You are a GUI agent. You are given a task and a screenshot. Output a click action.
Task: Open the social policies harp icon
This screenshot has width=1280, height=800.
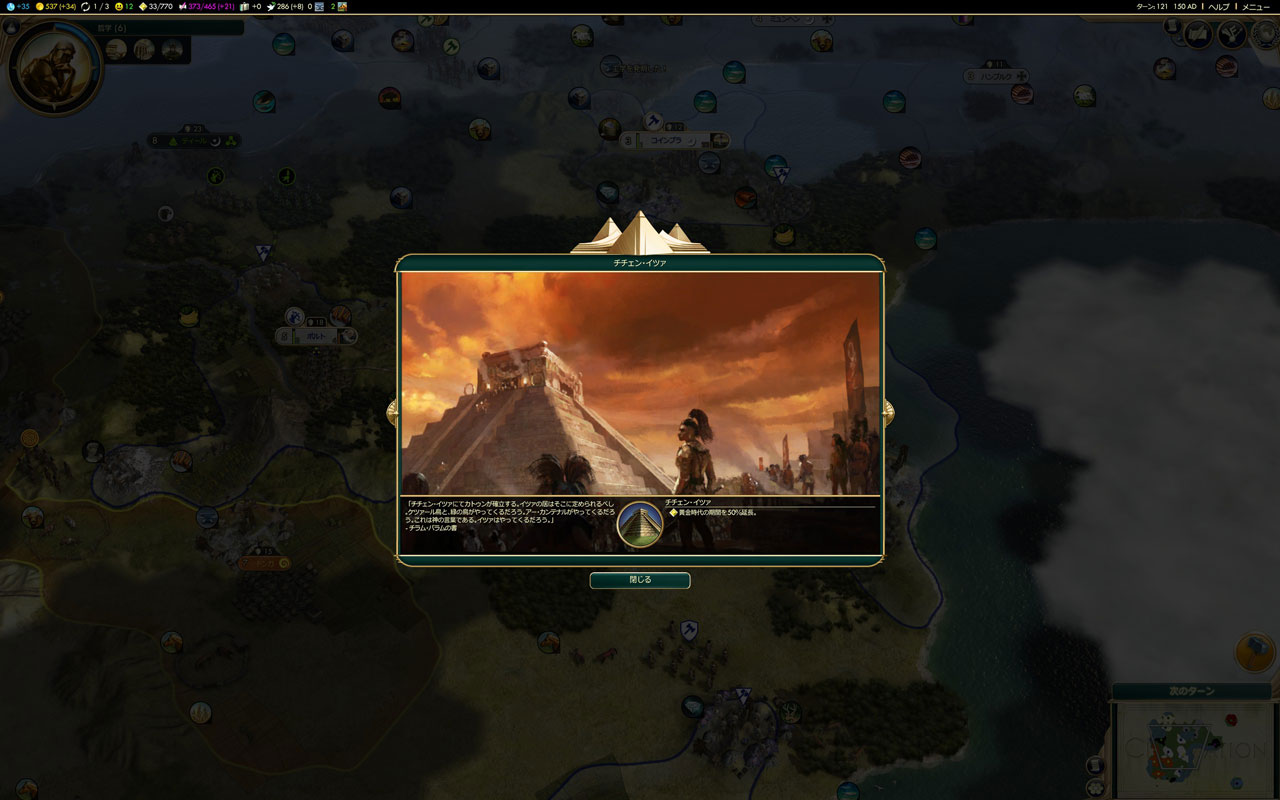[x=1231, y=34]
